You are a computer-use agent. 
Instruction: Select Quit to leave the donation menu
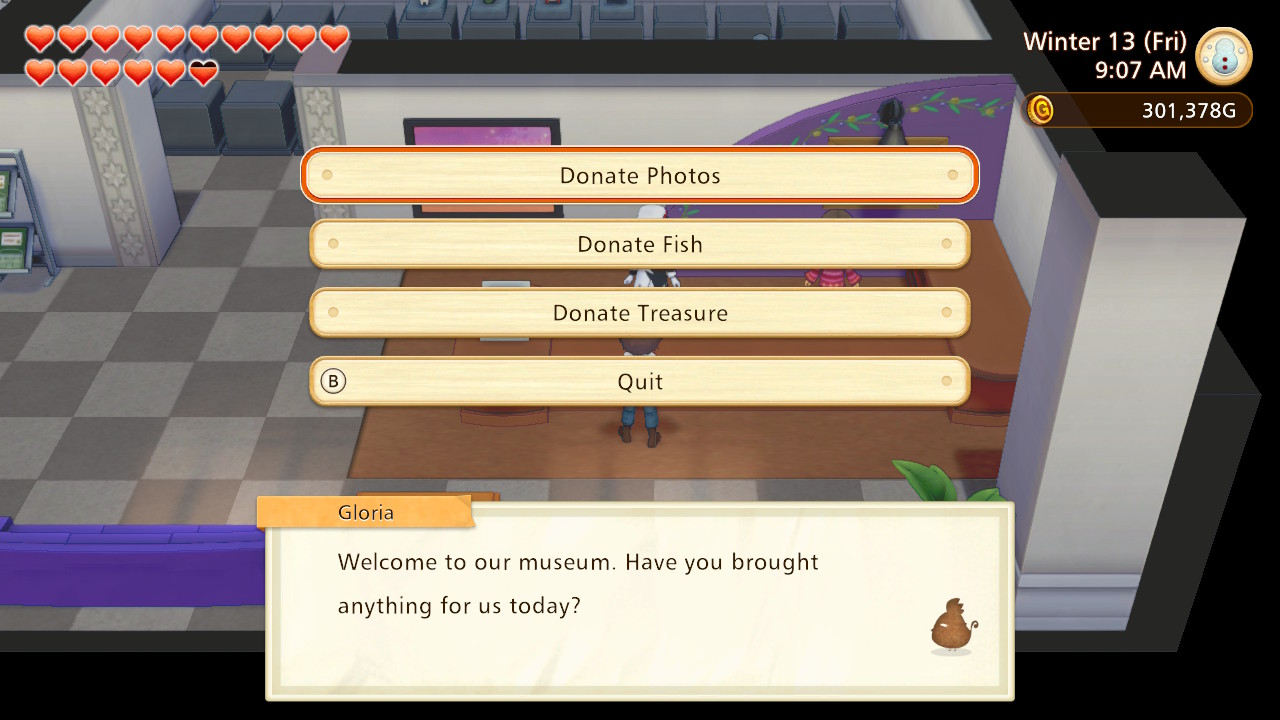[x=640, y=381]
